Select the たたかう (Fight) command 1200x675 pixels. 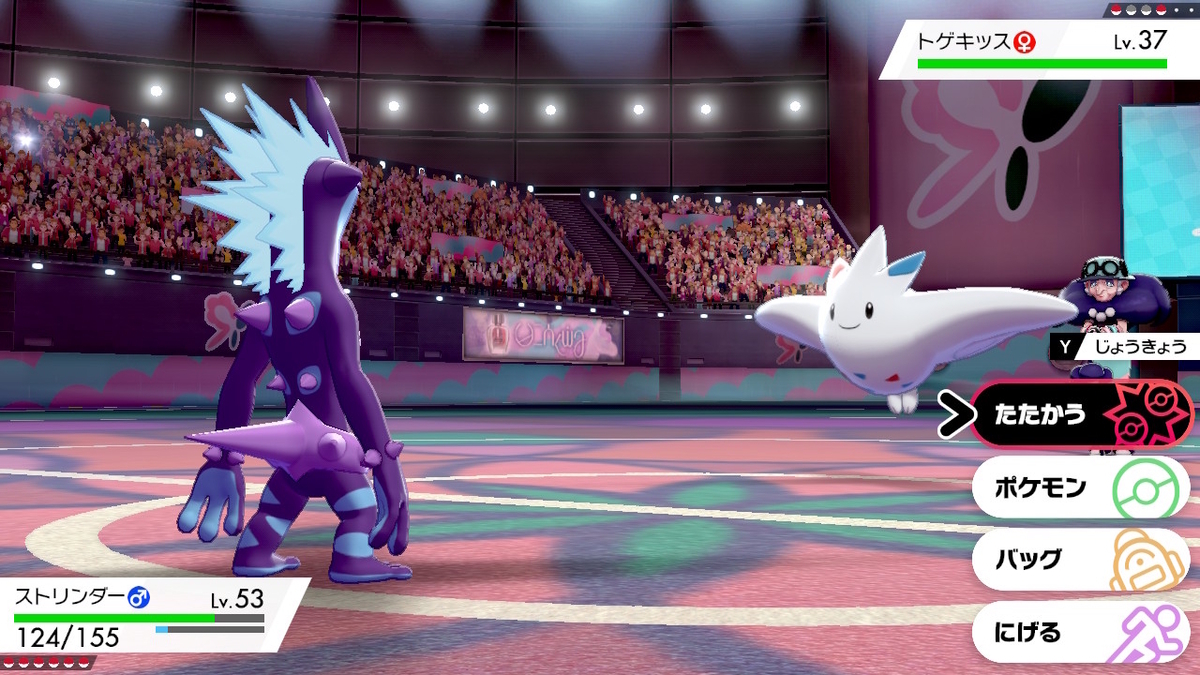[x=1080, y=415]
